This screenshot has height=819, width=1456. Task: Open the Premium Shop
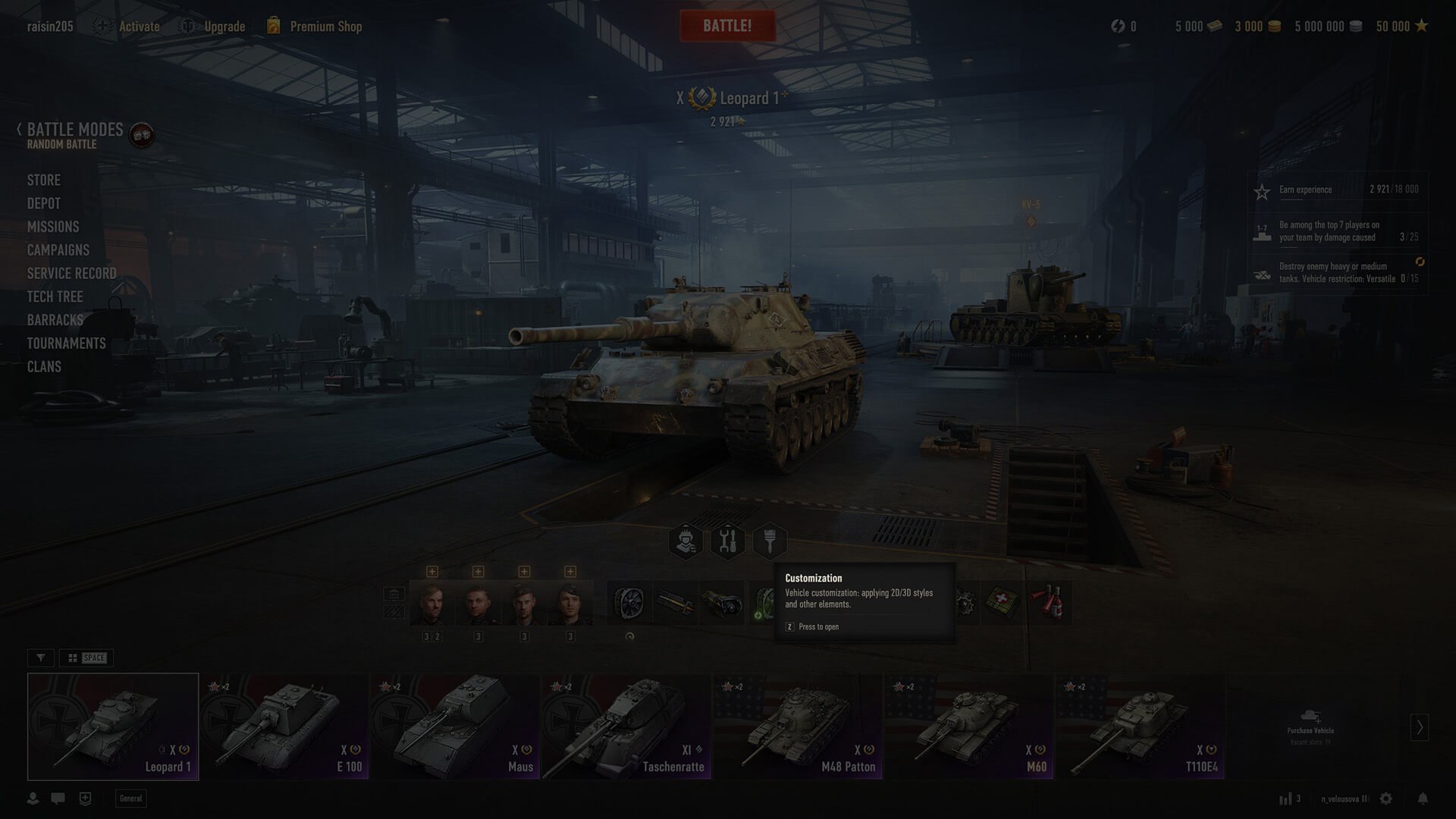(x=325, y=27)
